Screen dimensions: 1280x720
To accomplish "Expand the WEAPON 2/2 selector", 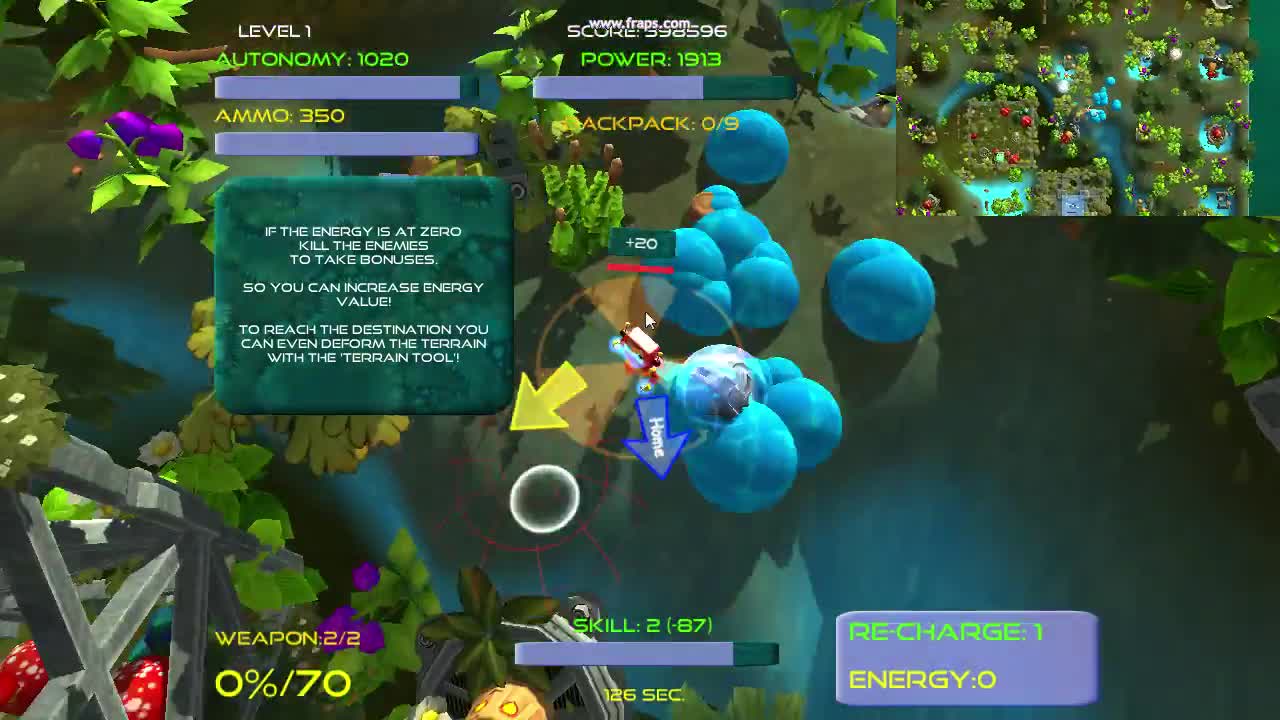I will point(287,637).
